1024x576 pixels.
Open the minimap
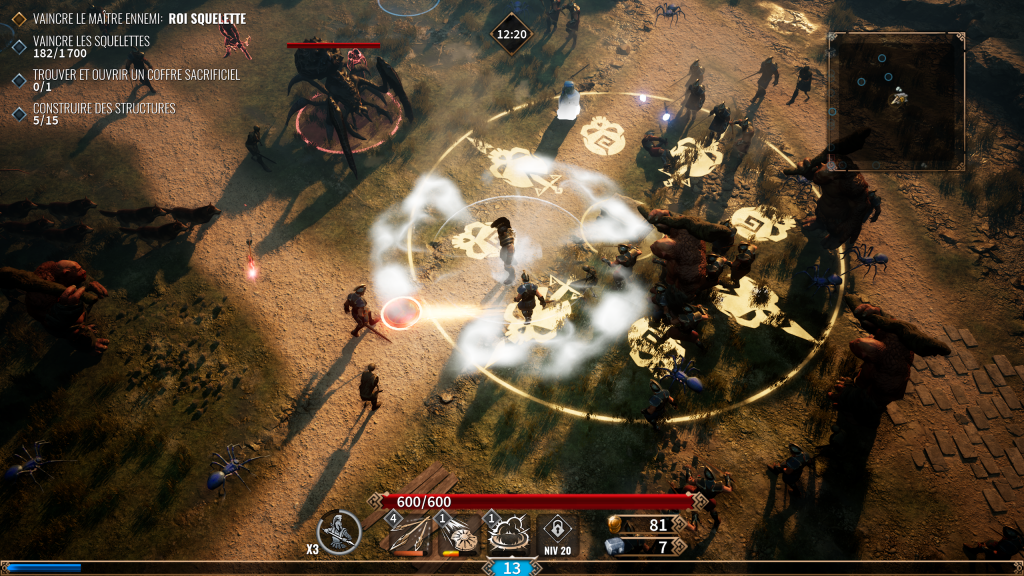(896, 101)
